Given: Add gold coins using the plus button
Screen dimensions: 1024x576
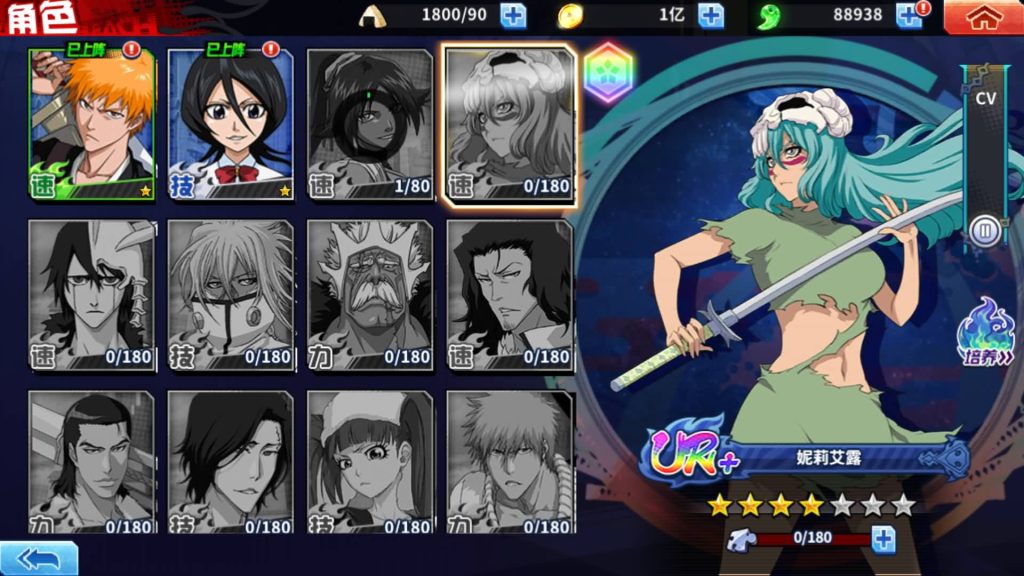Looking at the screenshot, I should [711, 15].
